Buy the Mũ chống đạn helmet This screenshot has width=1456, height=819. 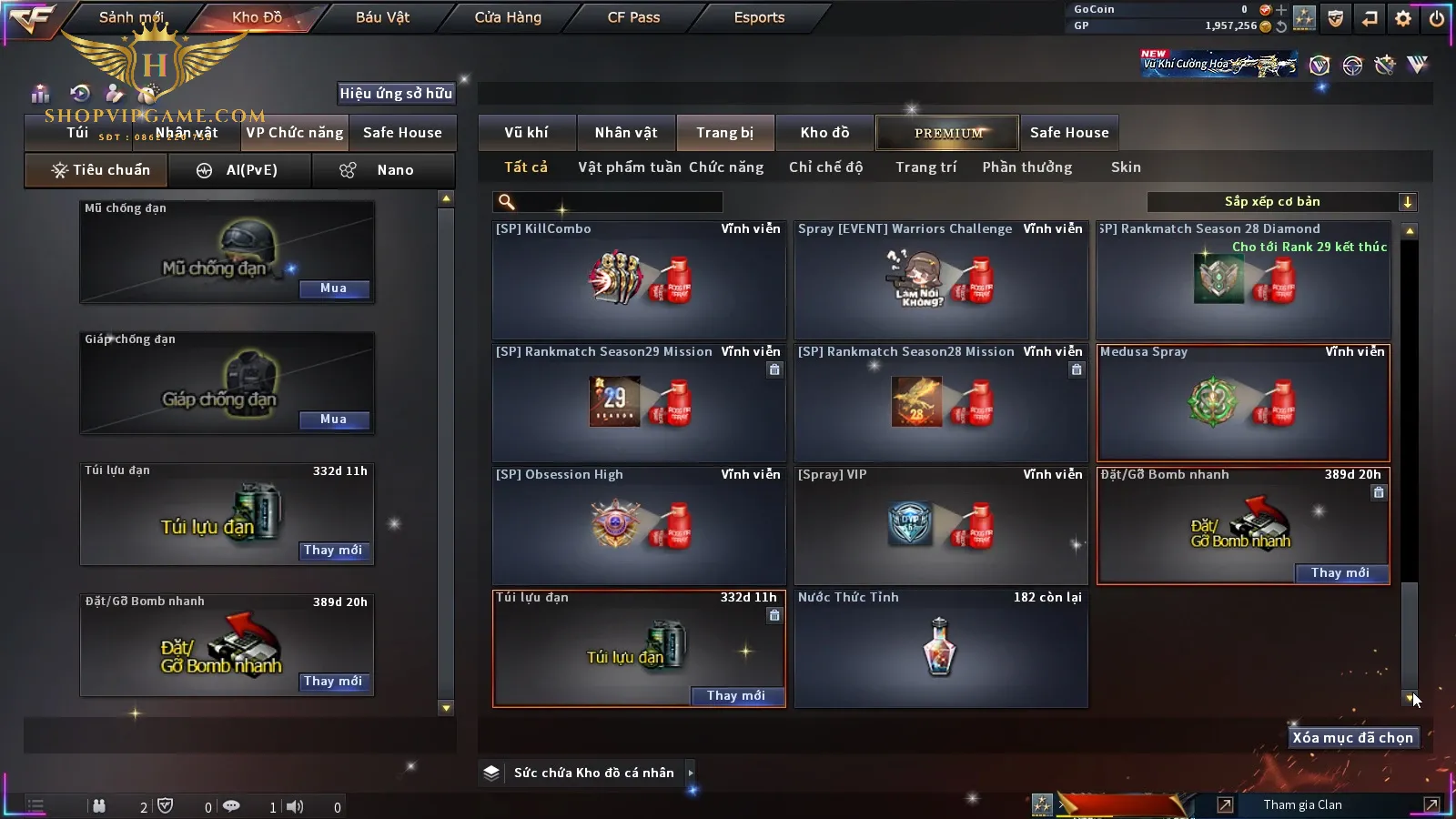[333, 288]
